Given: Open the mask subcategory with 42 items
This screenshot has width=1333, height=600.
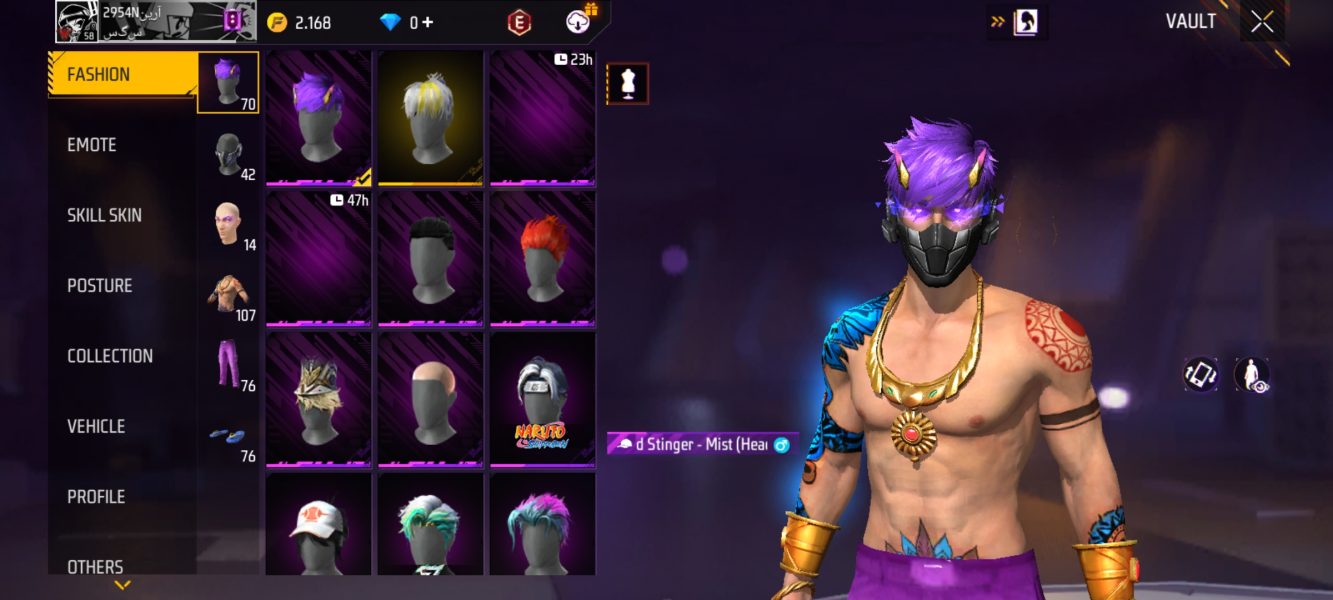Looking at the screenshot, I should (x=229, y=154).
